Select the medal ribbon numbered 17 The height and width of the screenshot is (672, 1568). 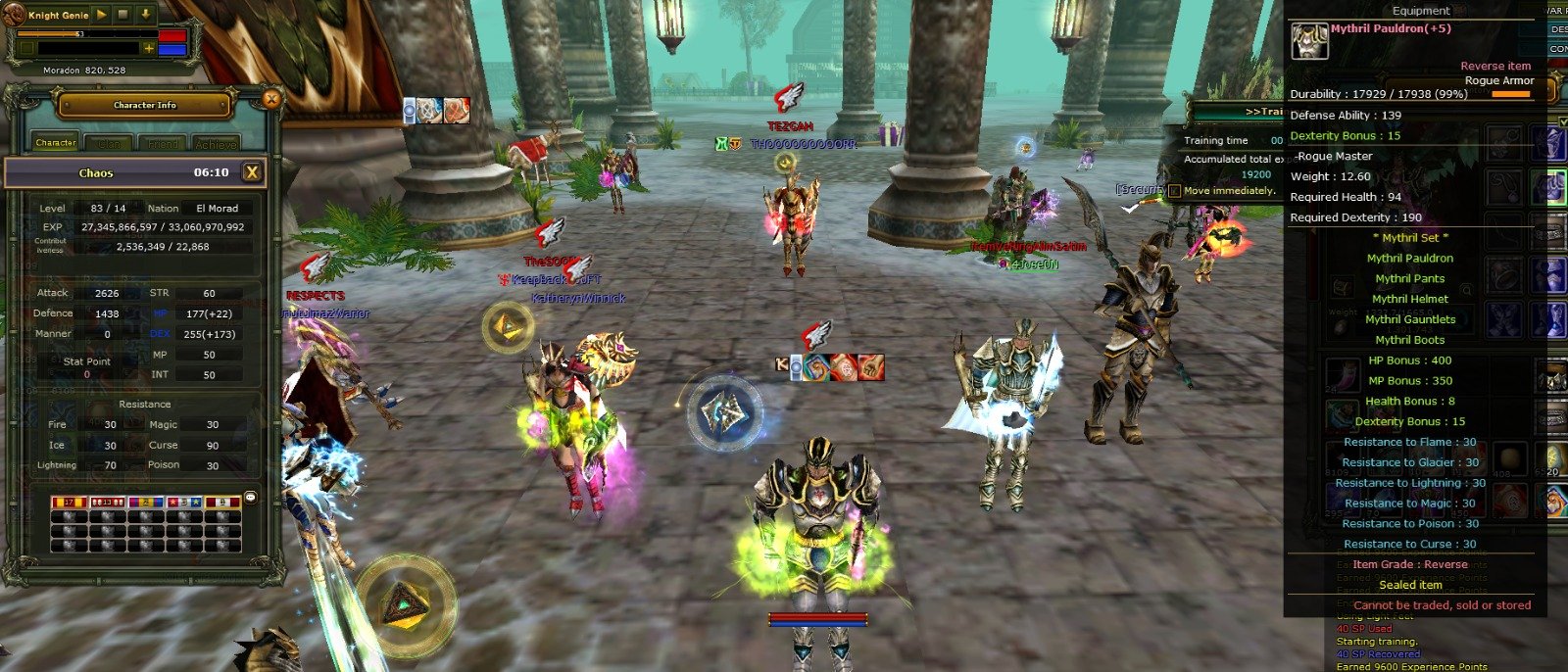coord(69,503)
